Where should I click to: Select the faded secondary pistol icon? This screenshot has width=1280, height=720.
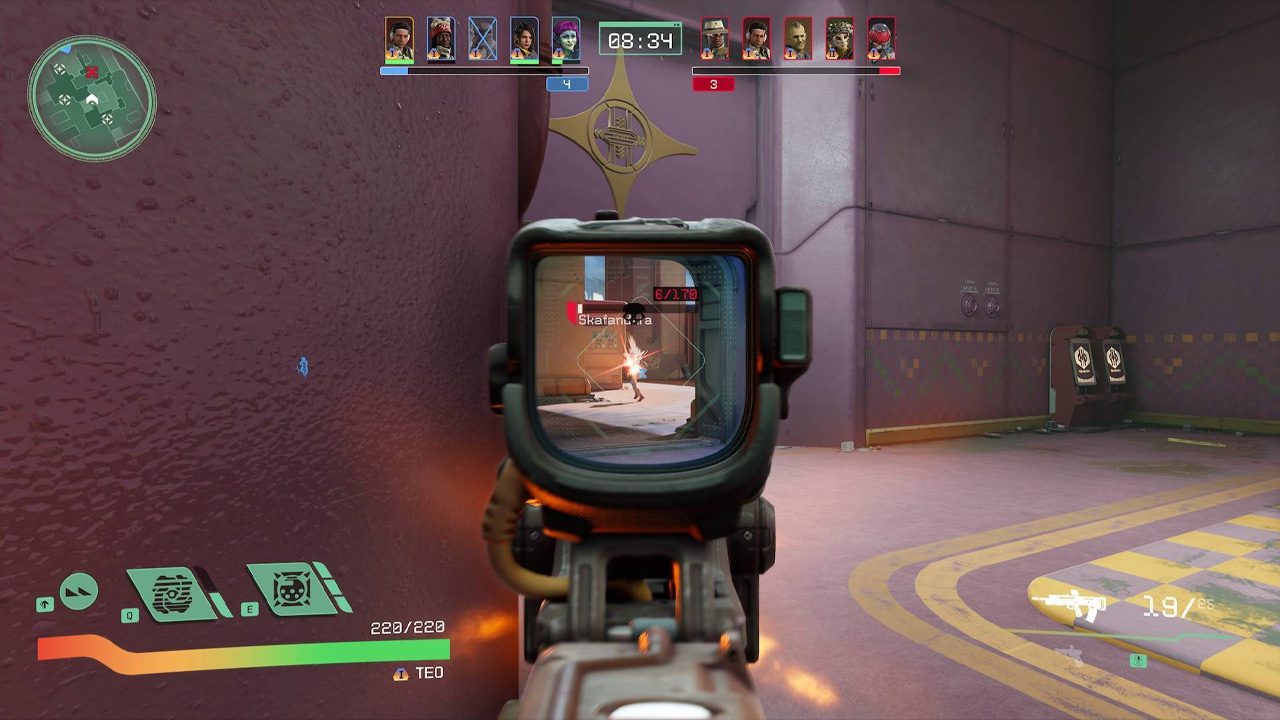pyautogui.click(x=1070, y=656)
